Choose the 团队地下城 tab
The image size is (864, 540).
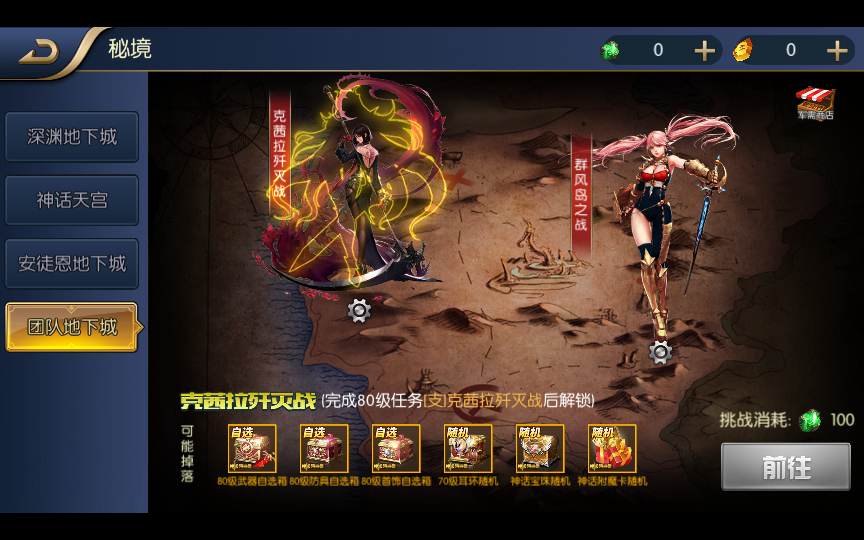(x=72, y=327)
